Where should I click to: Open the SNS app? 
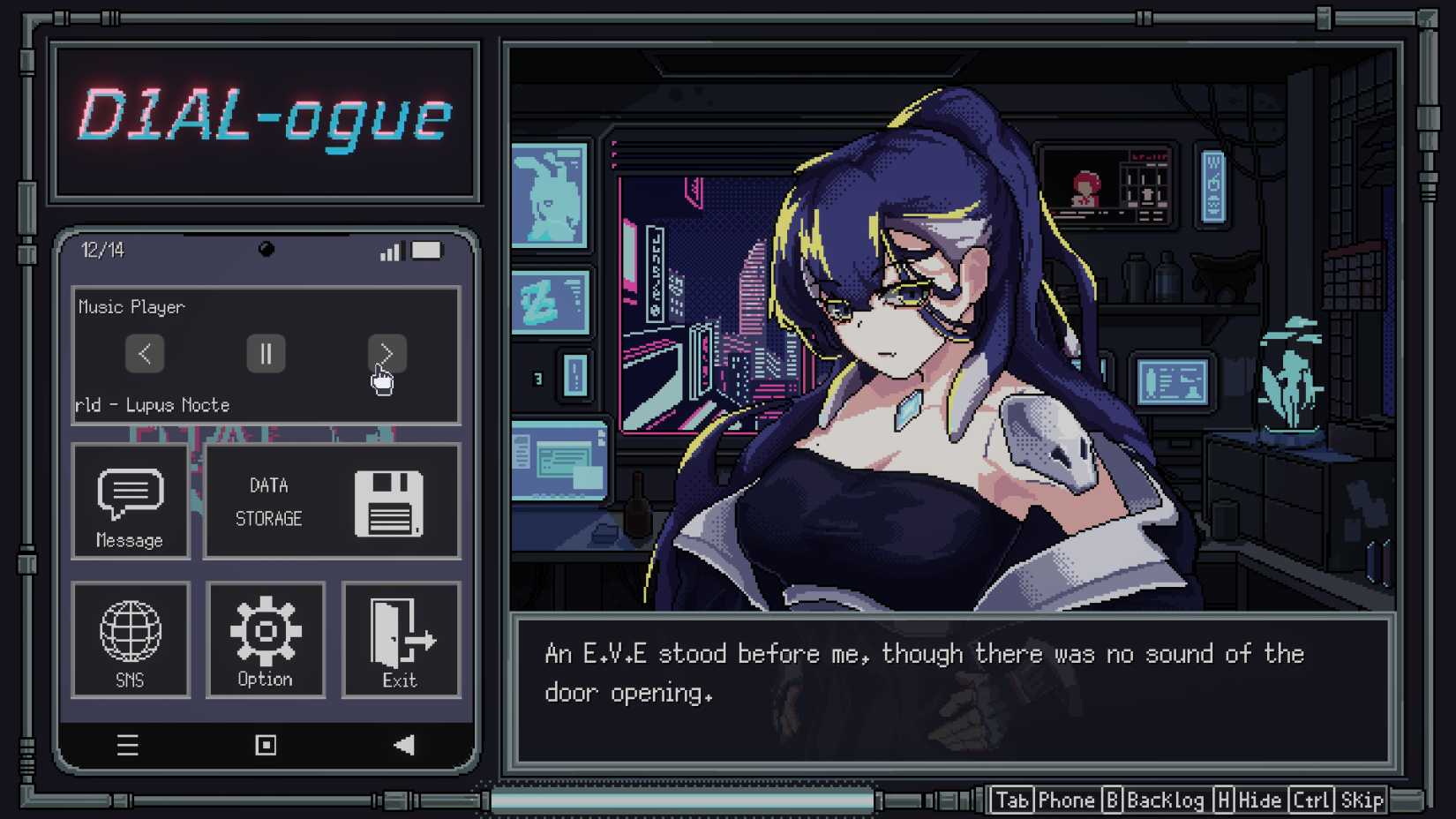(131, 640)
